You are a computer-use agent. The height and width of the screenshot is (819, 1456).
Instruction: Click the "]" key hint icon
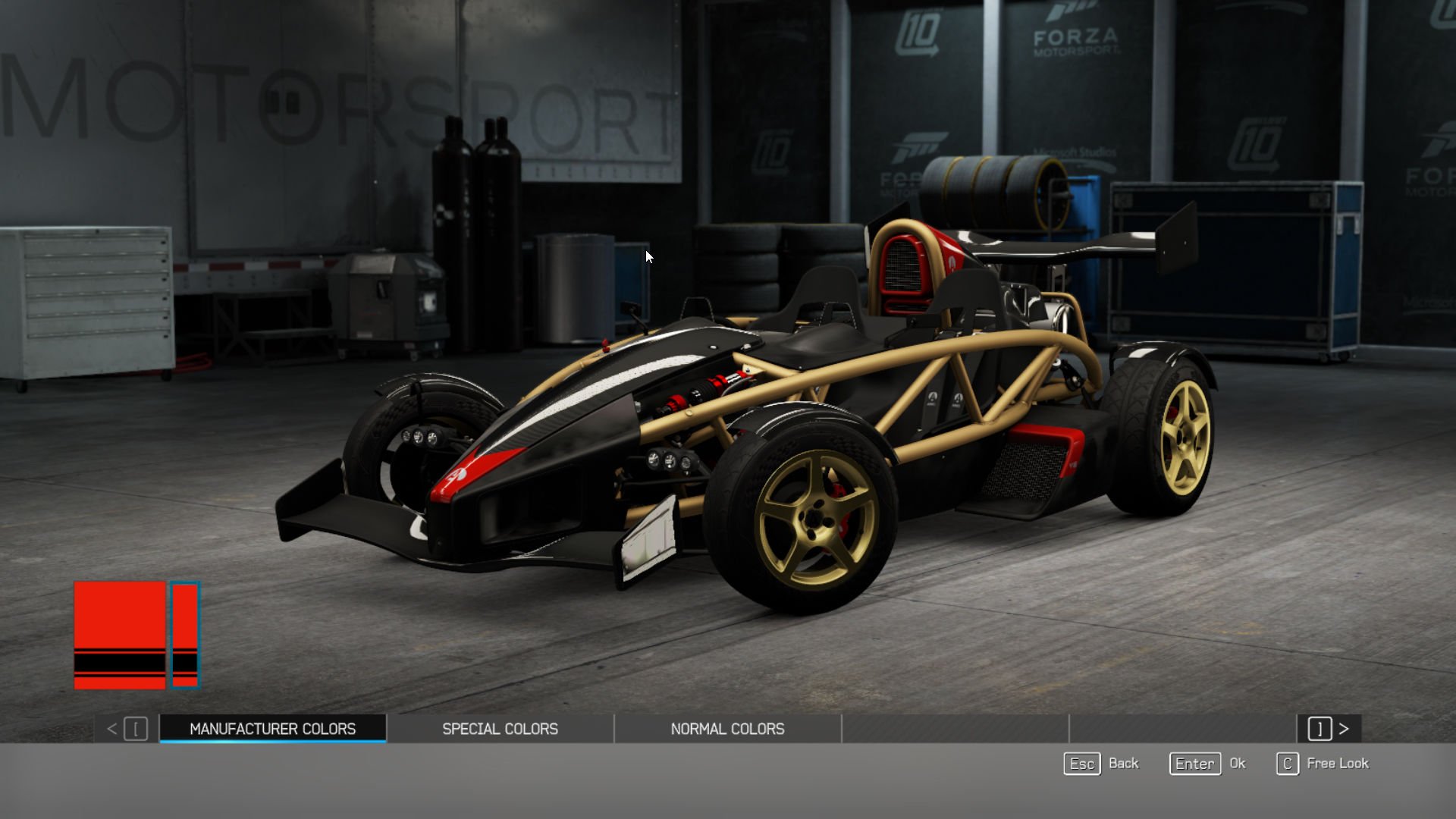pos(1319,729)
